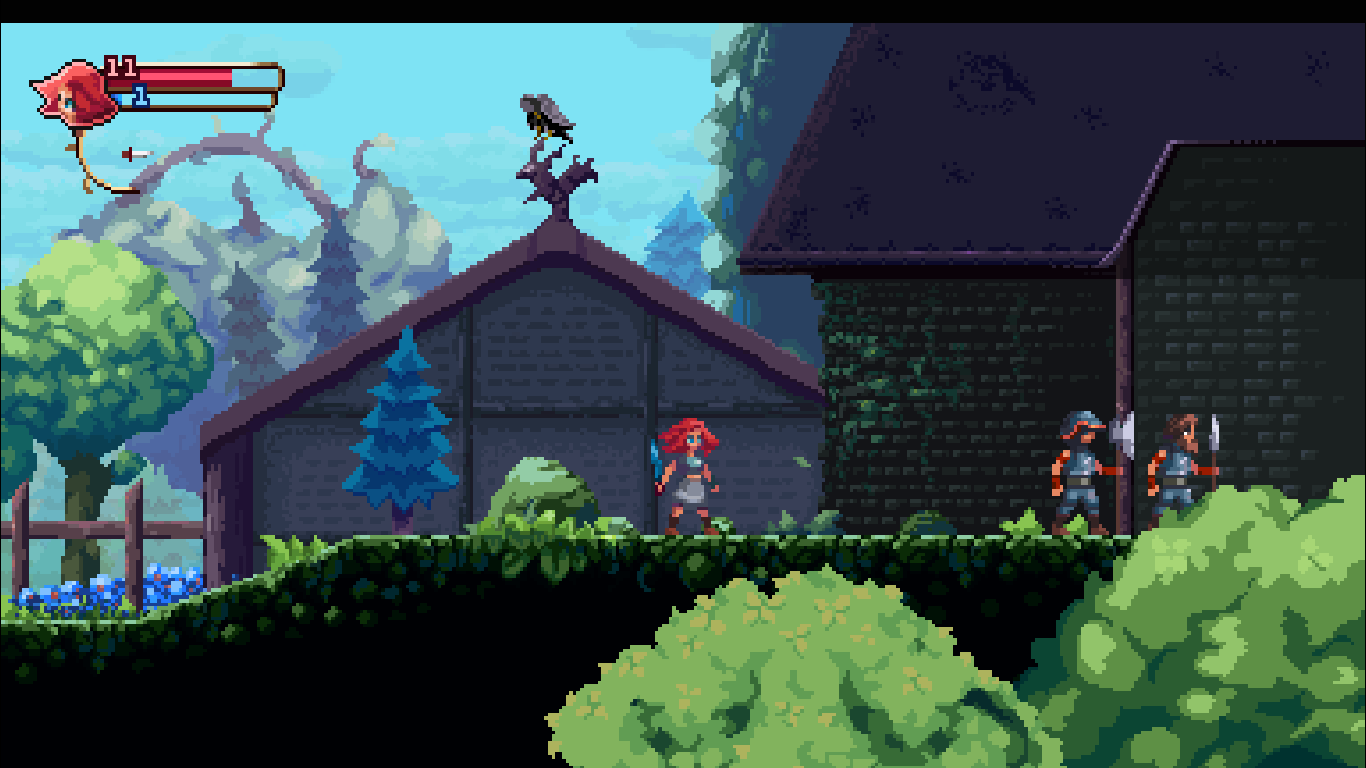This screenshot has height=768, width=1366.
Task: Select the small dagger icon below the portrait
Action: pyautogui.click(x=137, y=153)
